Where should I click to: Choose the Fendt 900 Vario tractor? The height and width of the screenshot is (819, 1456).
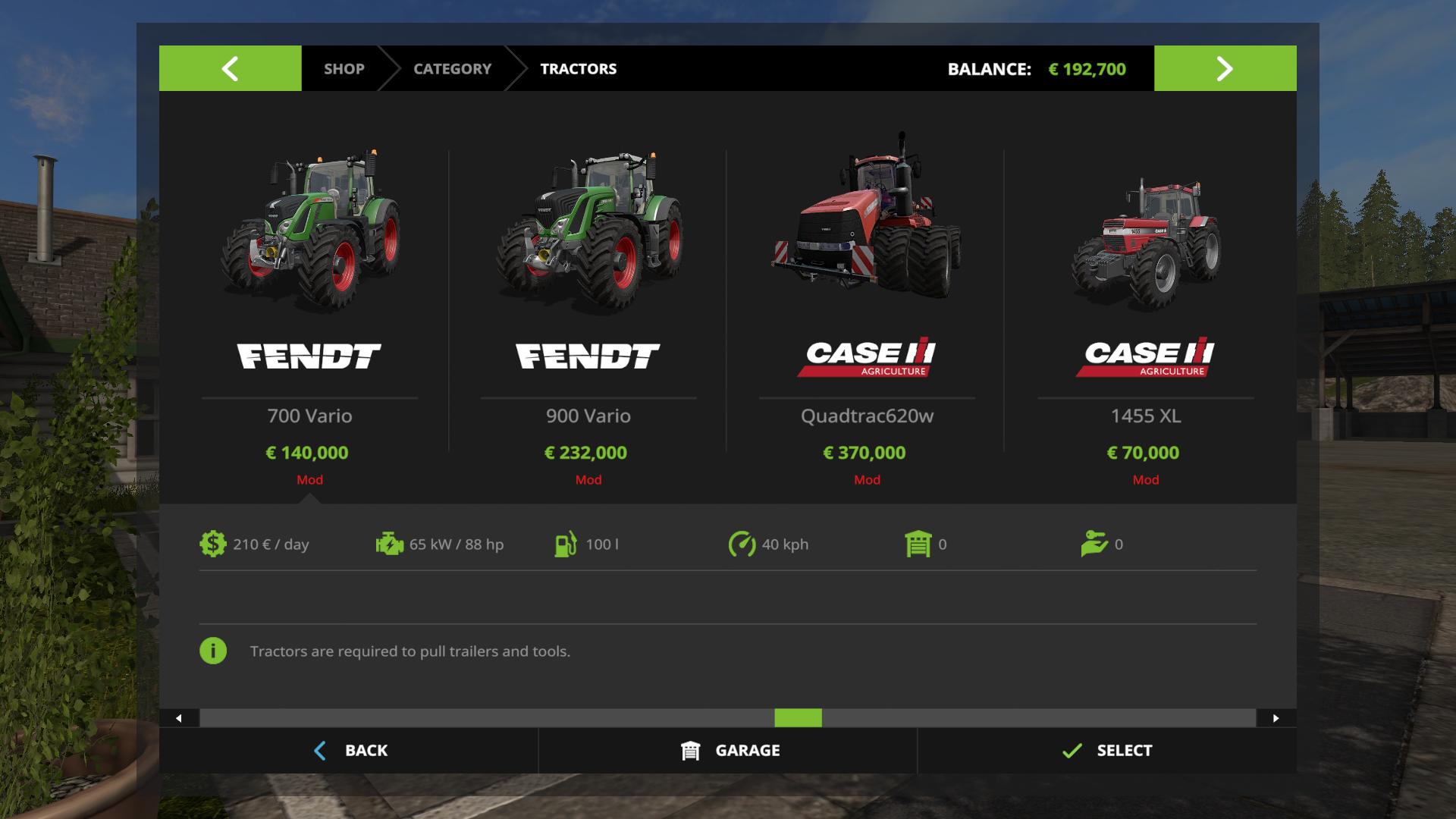point(588,303)
